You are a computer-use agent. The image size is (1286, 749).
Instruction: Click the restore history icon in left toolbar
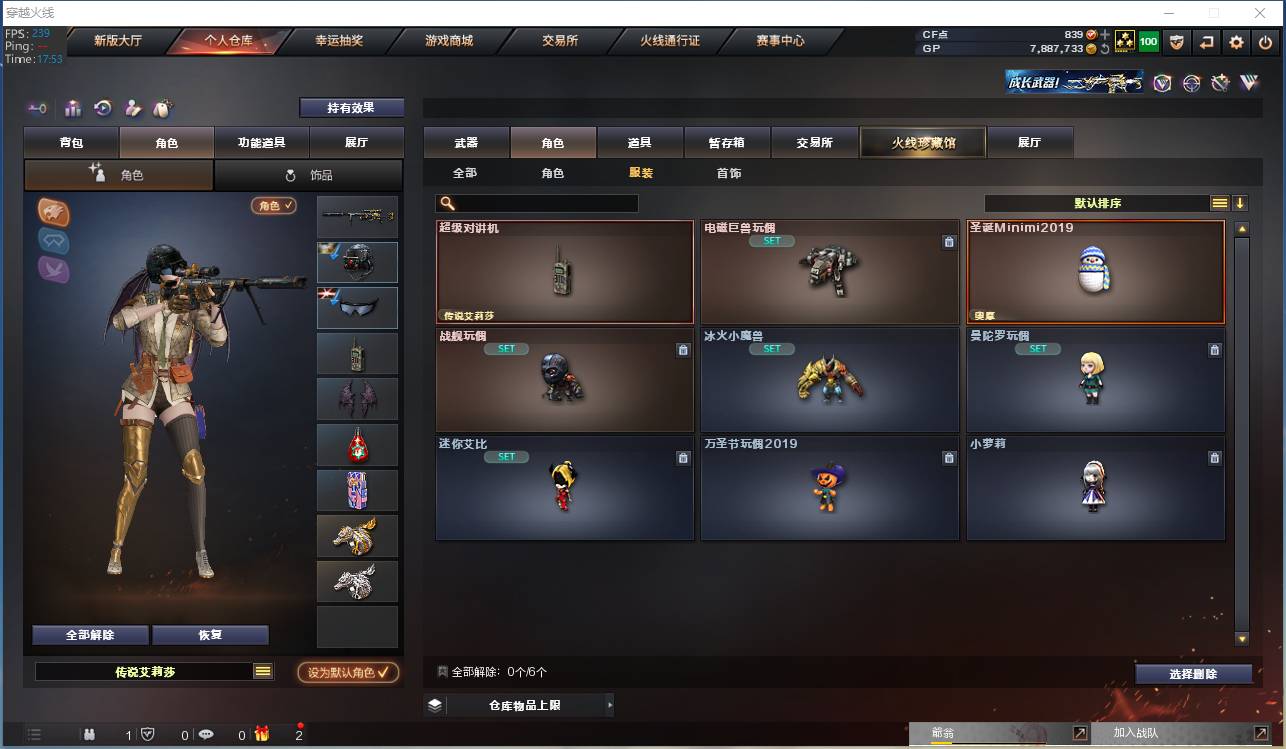coord(102,108)
